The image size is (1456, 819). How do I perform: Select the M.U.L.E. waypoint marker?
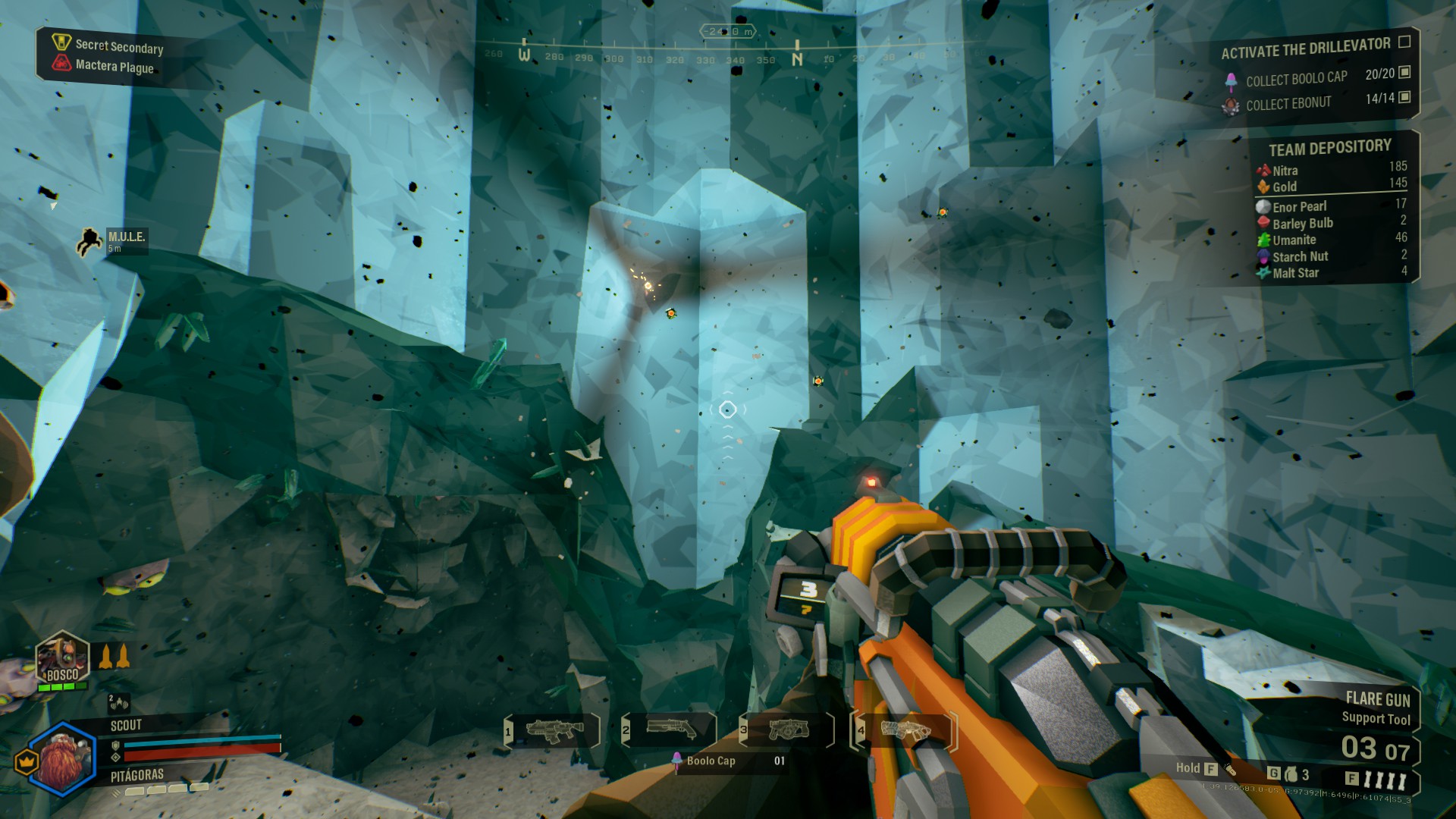pyautogui.click(x=89, y=241)
